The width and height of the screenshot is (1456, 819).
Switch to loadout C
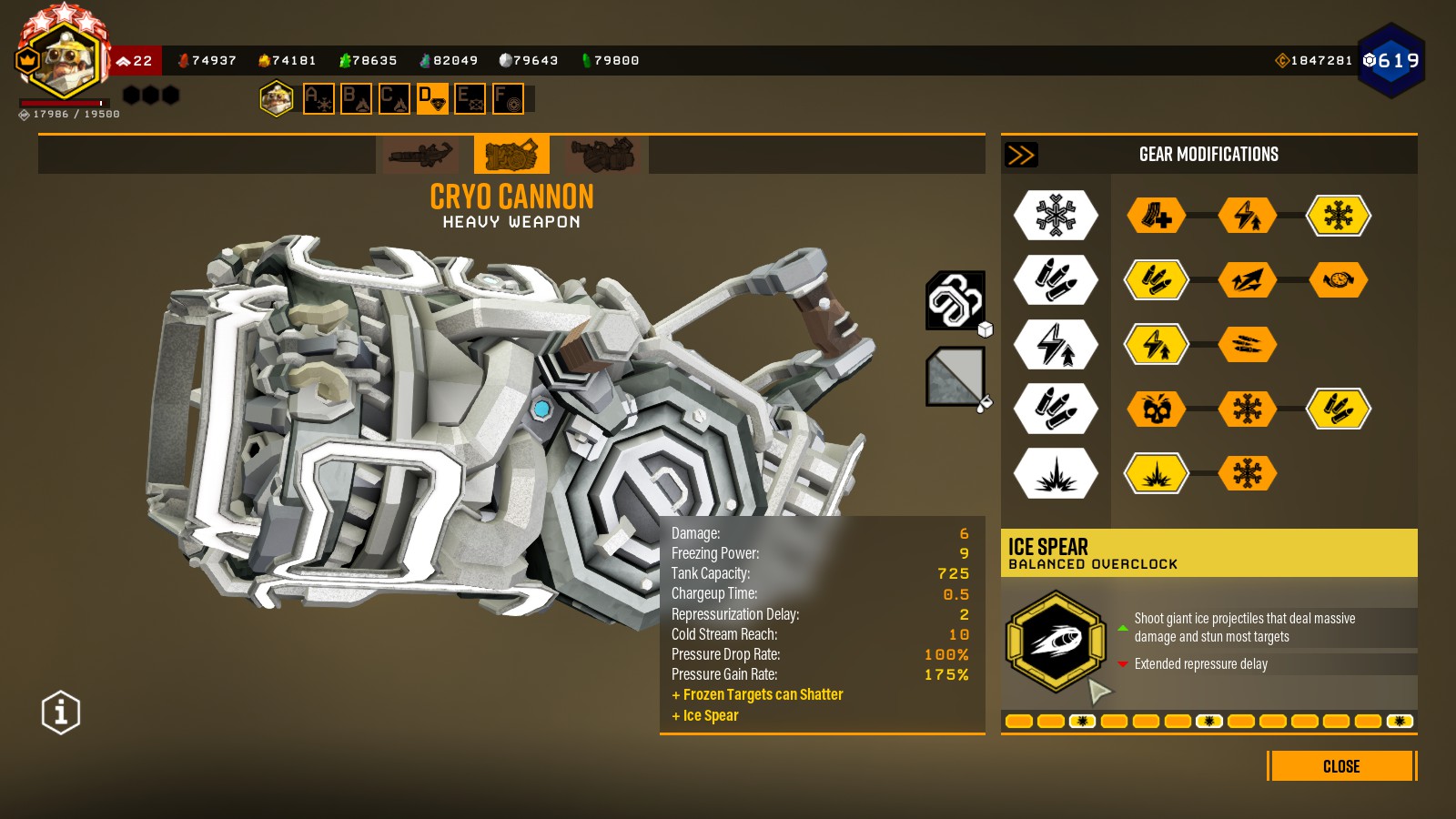(x=394, y=98)
